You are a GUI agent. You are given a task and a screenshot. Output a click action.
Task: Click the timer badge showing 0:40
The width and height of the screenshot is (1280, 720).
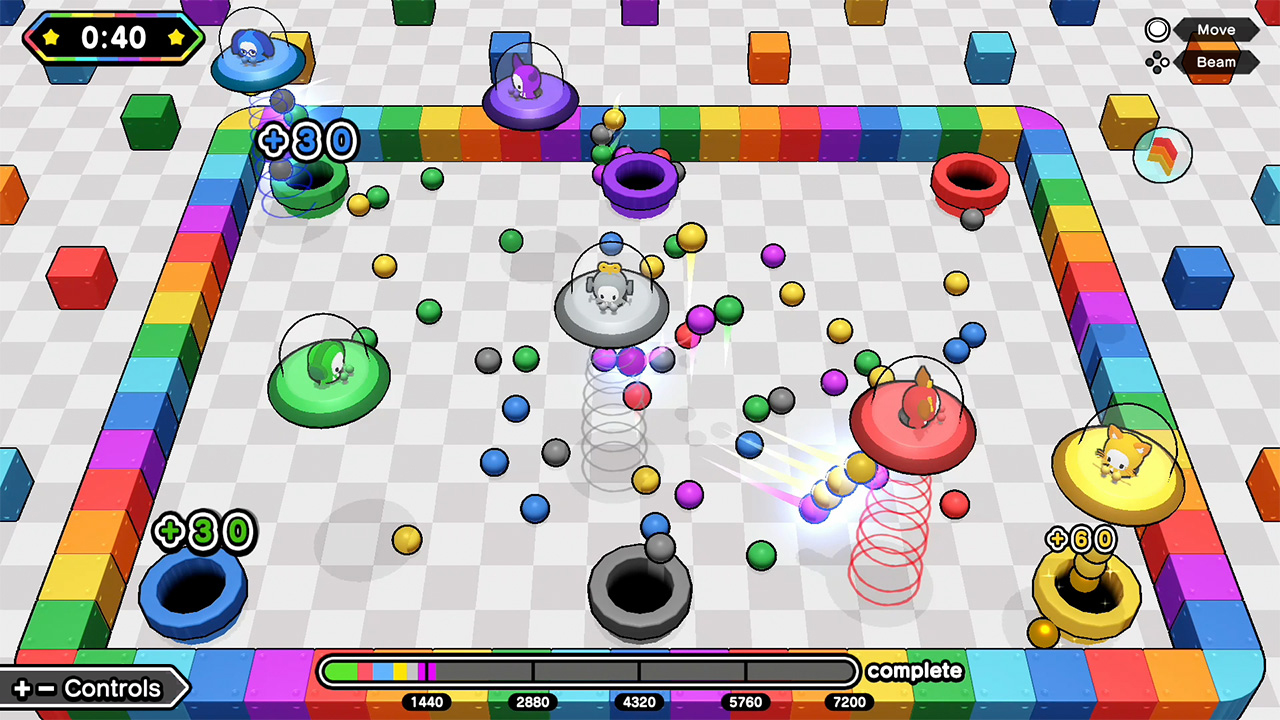pos(113,39)
